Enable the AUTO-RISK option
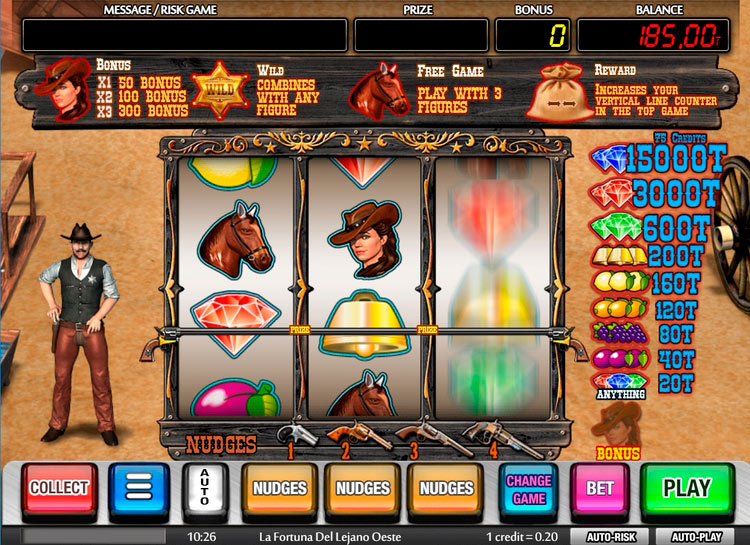Viewport: 750px width, 545px height. click(x=609, y=537)
